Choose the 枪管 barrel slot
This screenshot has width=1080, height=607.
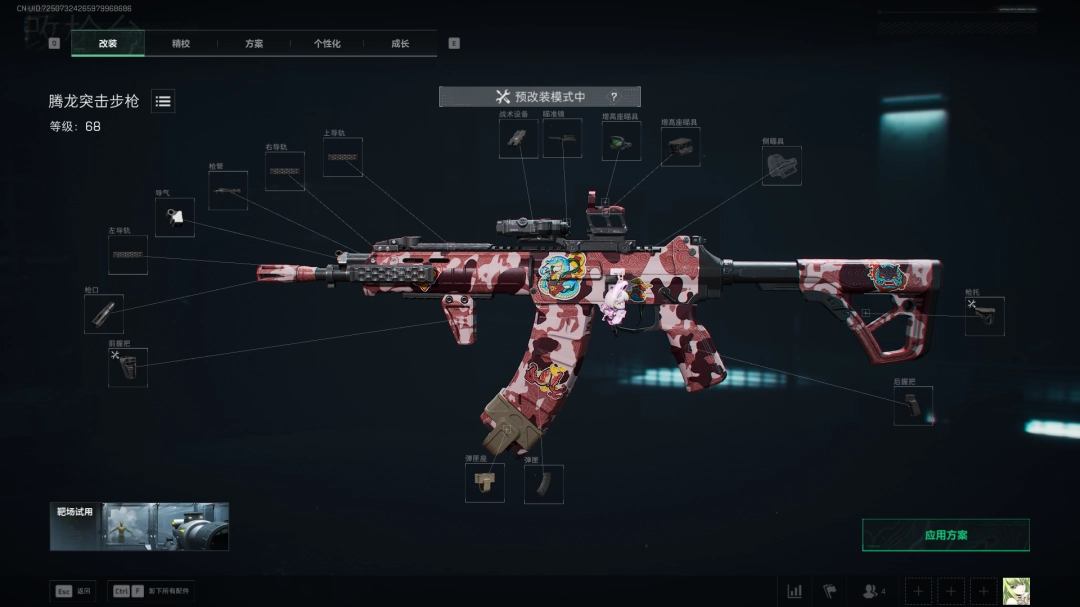pyautogui.click(x=228, y=190)
